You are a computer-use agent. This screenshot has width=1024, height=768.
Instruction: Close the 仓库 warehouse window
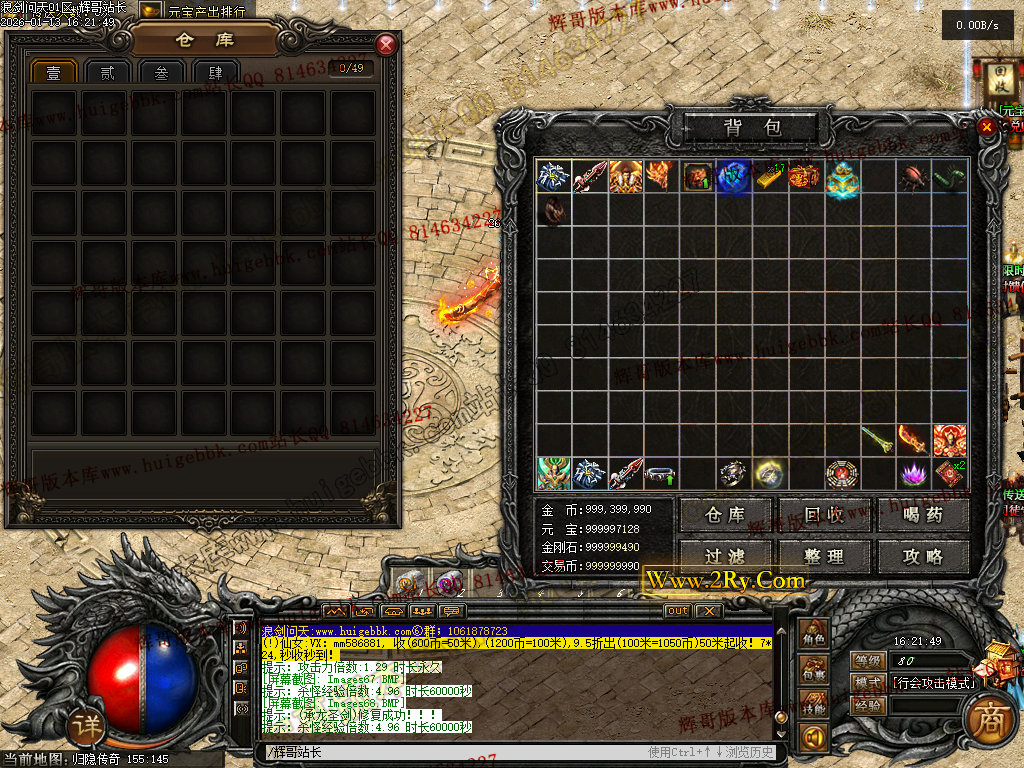click(386, 45)
